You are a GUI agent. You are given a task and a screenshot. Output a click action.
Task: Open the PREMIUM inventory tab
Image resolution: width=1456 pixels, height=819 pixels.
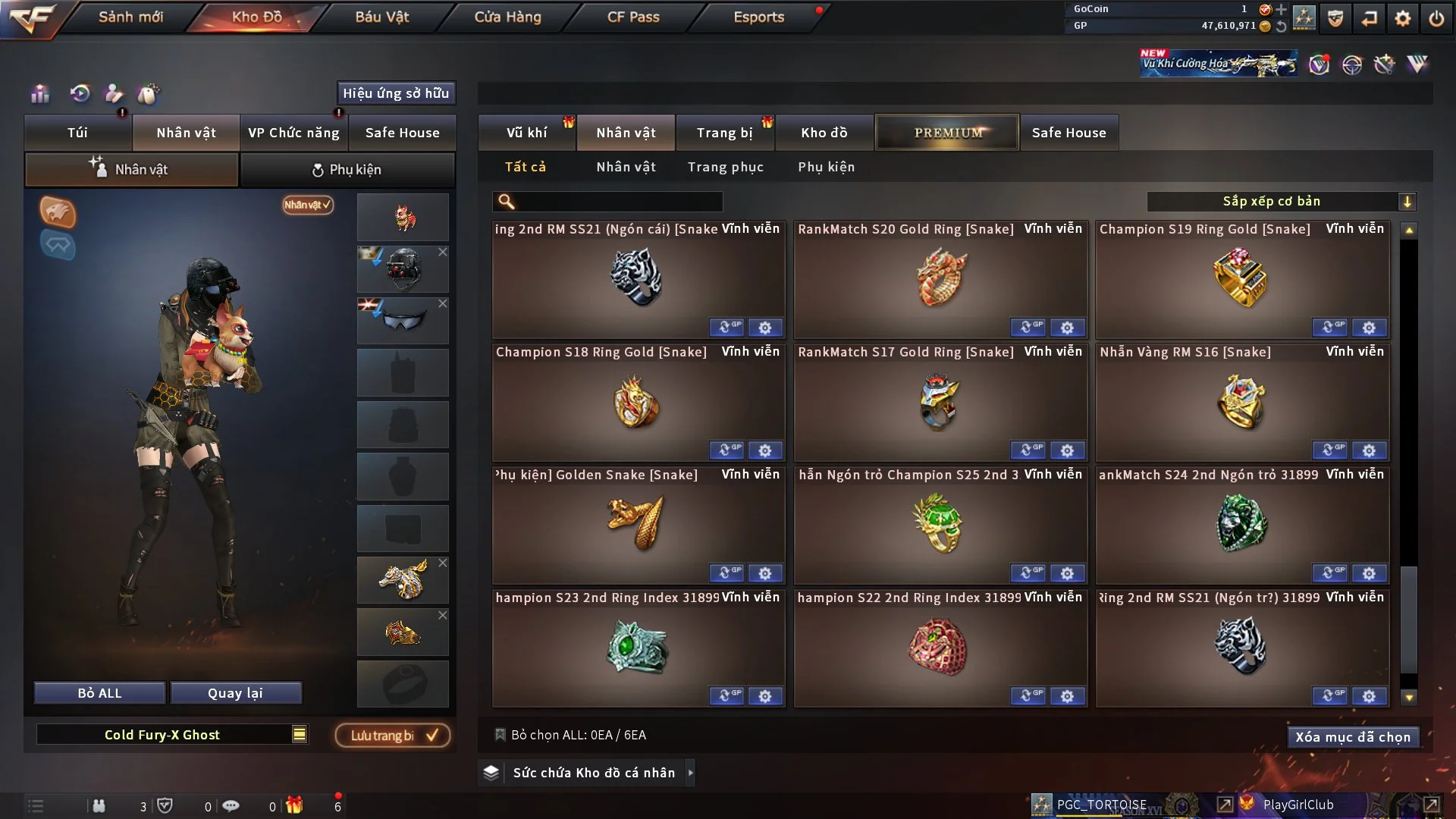pos(947,133)
